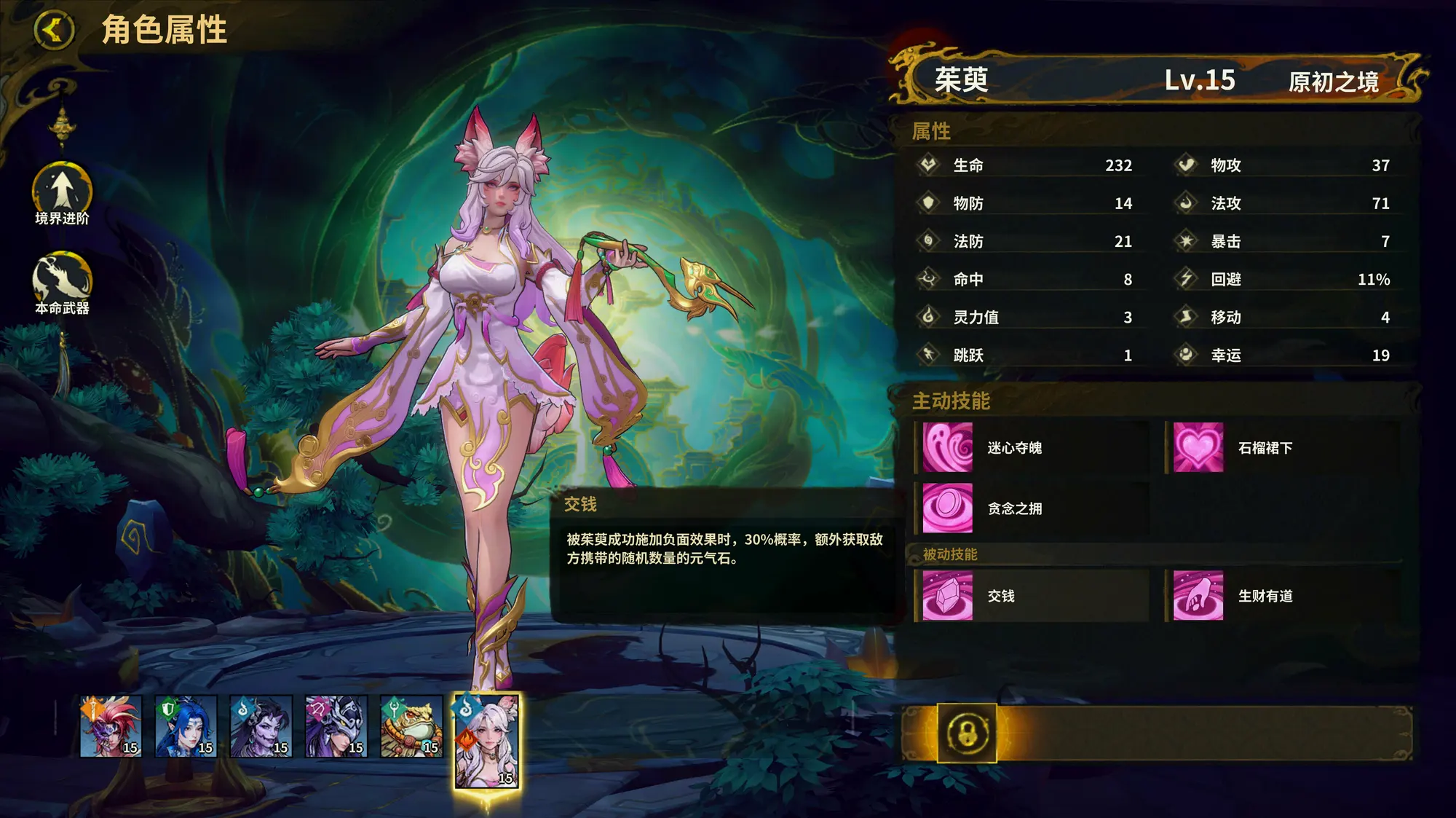Screen dimensions: 1456x818
Task: Select the helmeted archer character portrait
Action: (x=336, y=726)
